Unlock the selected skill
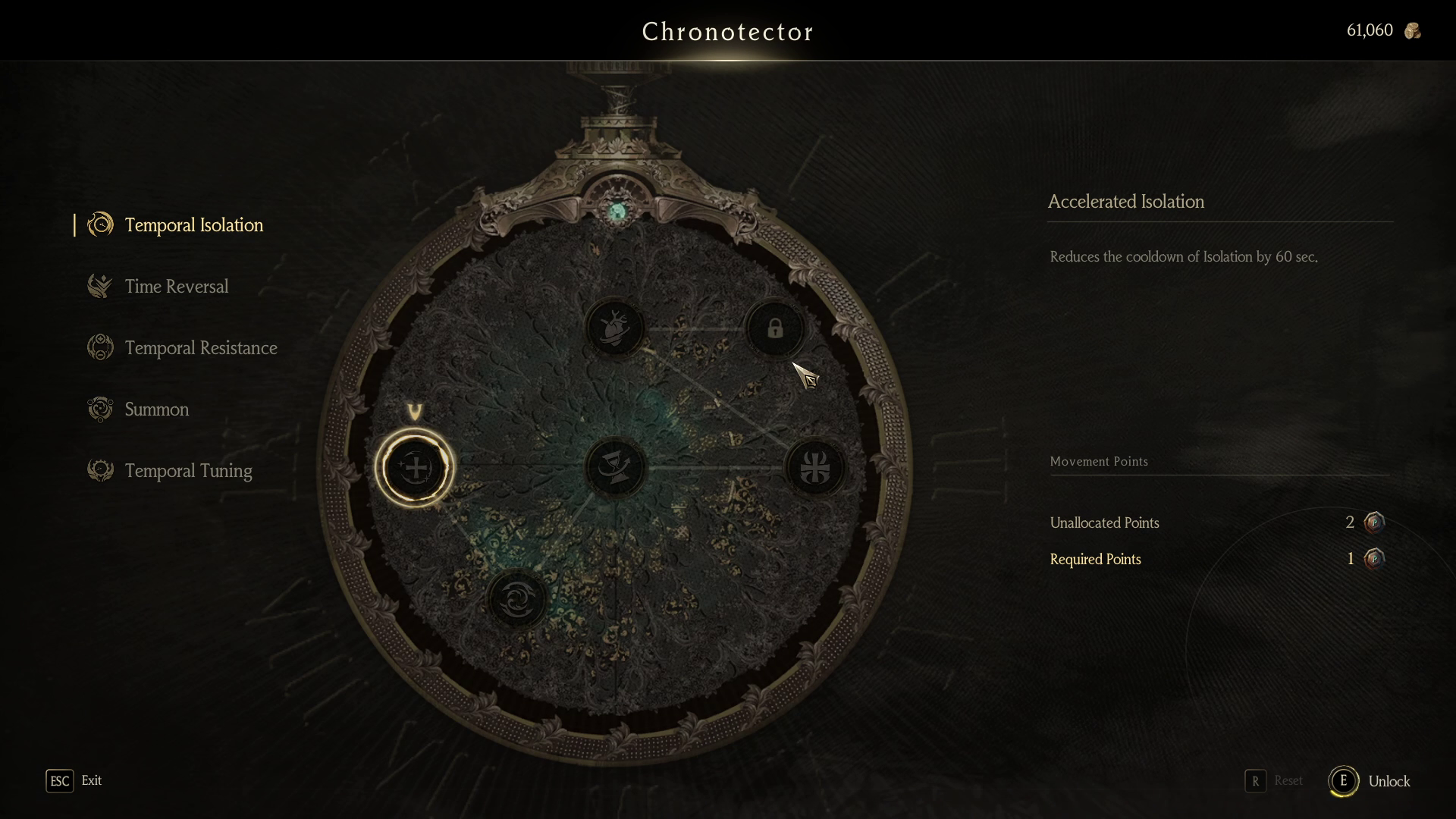The image size is (1456, 819). click(1370, 781)
